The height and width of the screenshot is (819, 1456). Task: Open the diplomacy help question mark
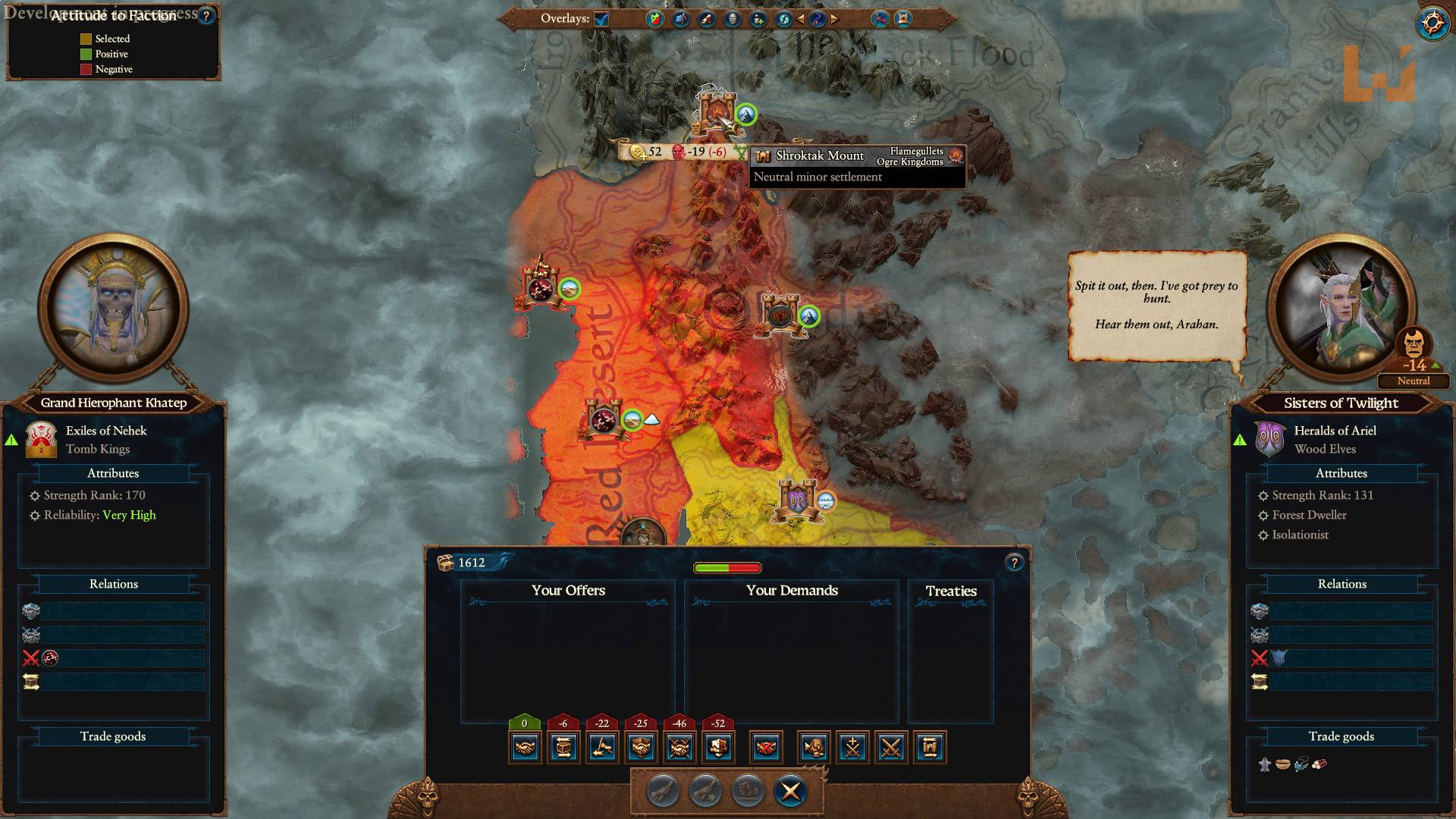pos(1015,562)
